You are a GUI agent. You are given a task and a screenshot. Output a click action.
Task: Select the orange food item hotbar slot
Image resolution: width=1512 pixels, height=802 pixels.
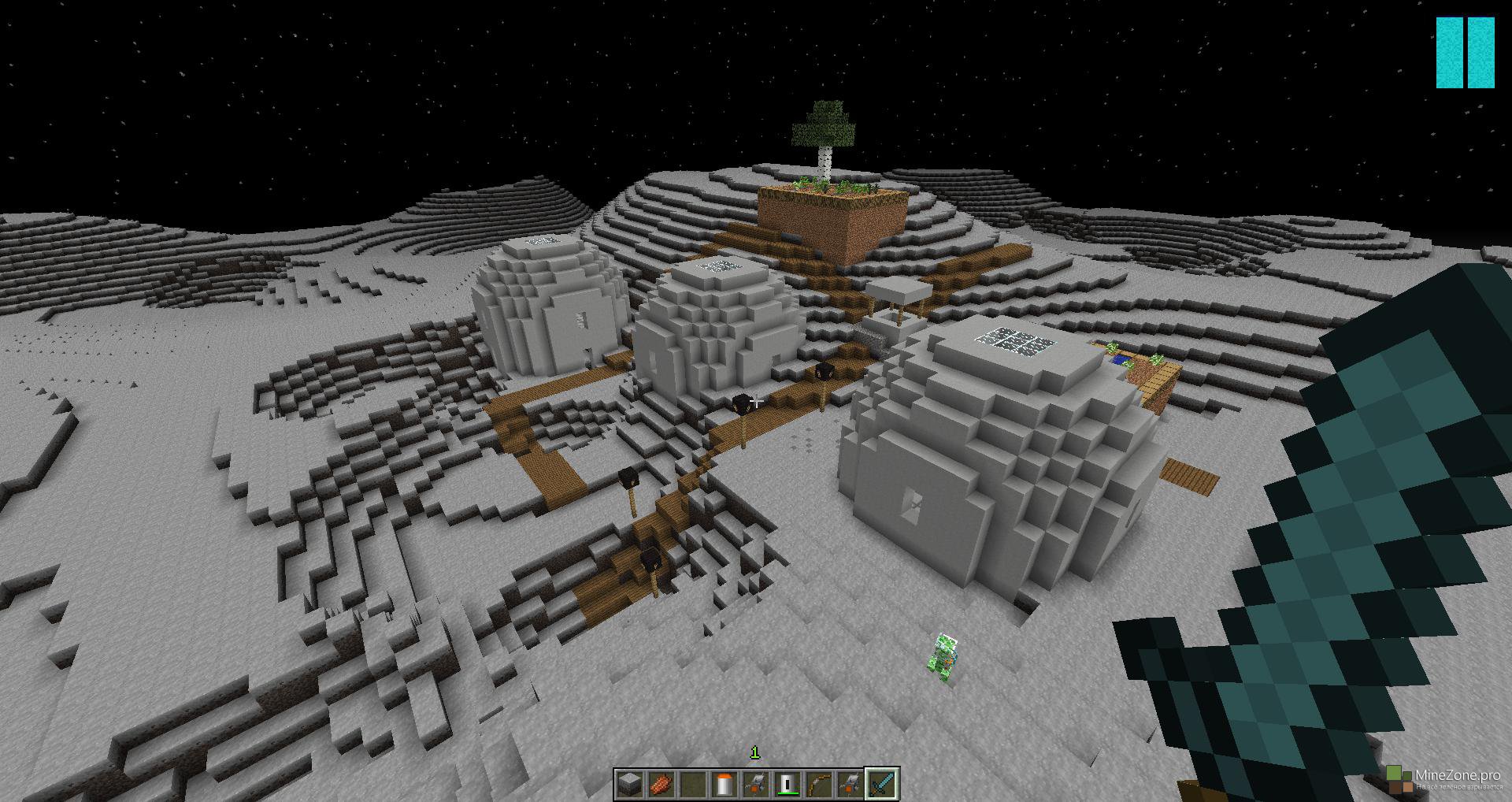click(x=660, y=784)
